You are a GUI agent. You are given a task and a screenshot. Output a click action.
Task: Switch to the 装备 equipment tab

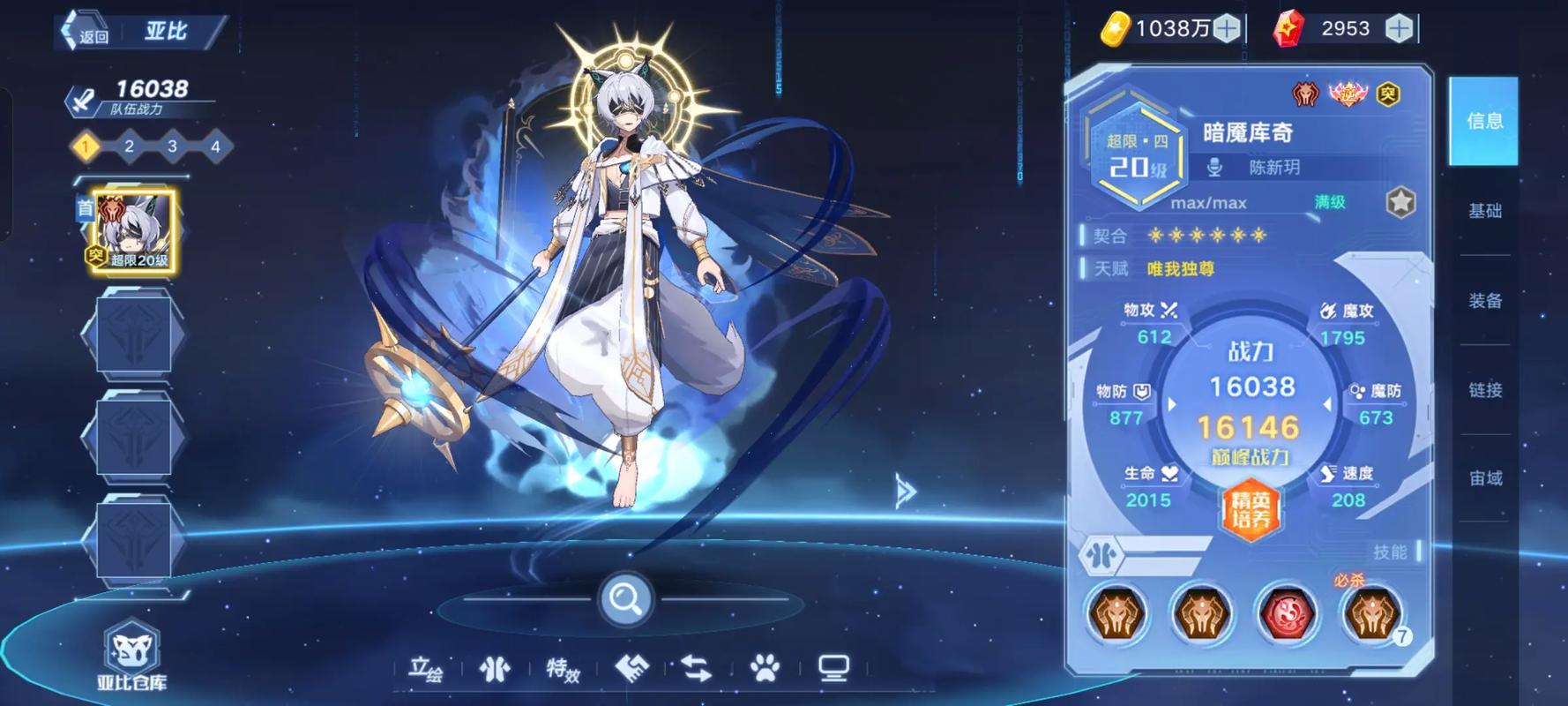(x=1485, y=300)
